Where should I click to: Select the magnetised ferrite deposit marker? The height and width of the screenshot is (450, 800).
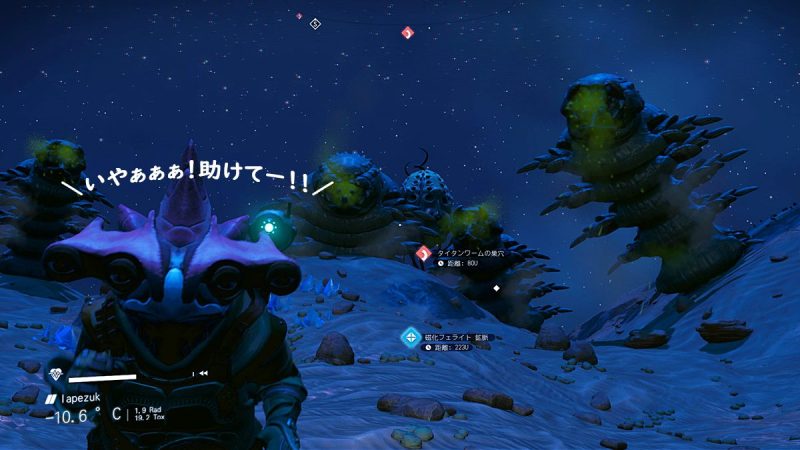(x=408, y=337)
